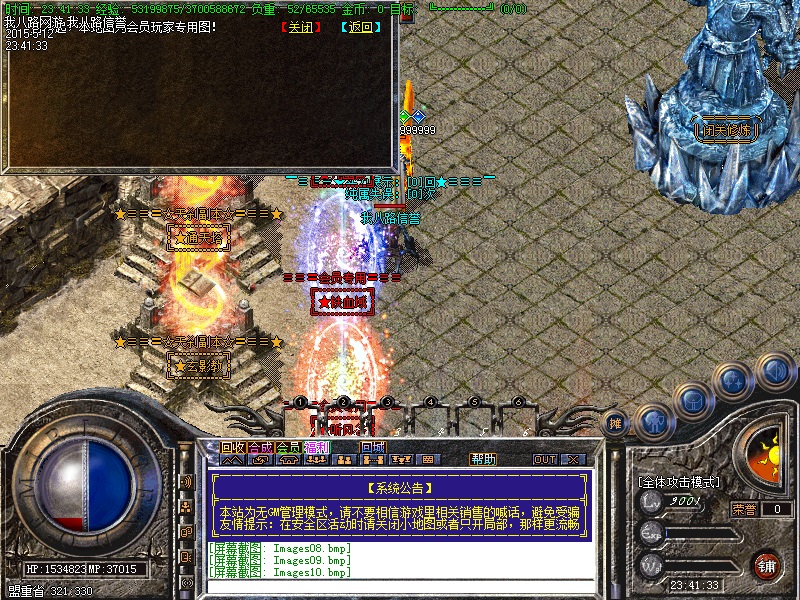
Task: Open the 铺 (shop) red button
Action: 766,564
